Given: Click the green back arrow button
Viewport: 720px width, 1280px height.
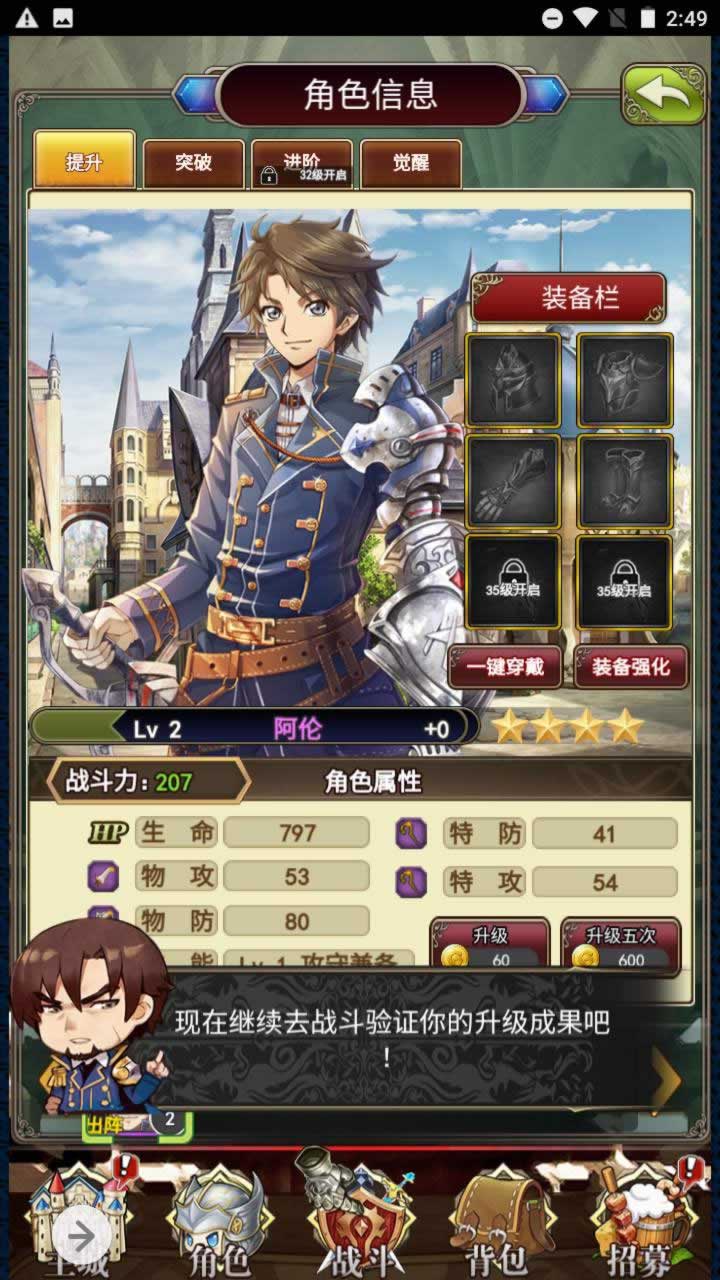Looking at the screenshot, I should (663, 94).
